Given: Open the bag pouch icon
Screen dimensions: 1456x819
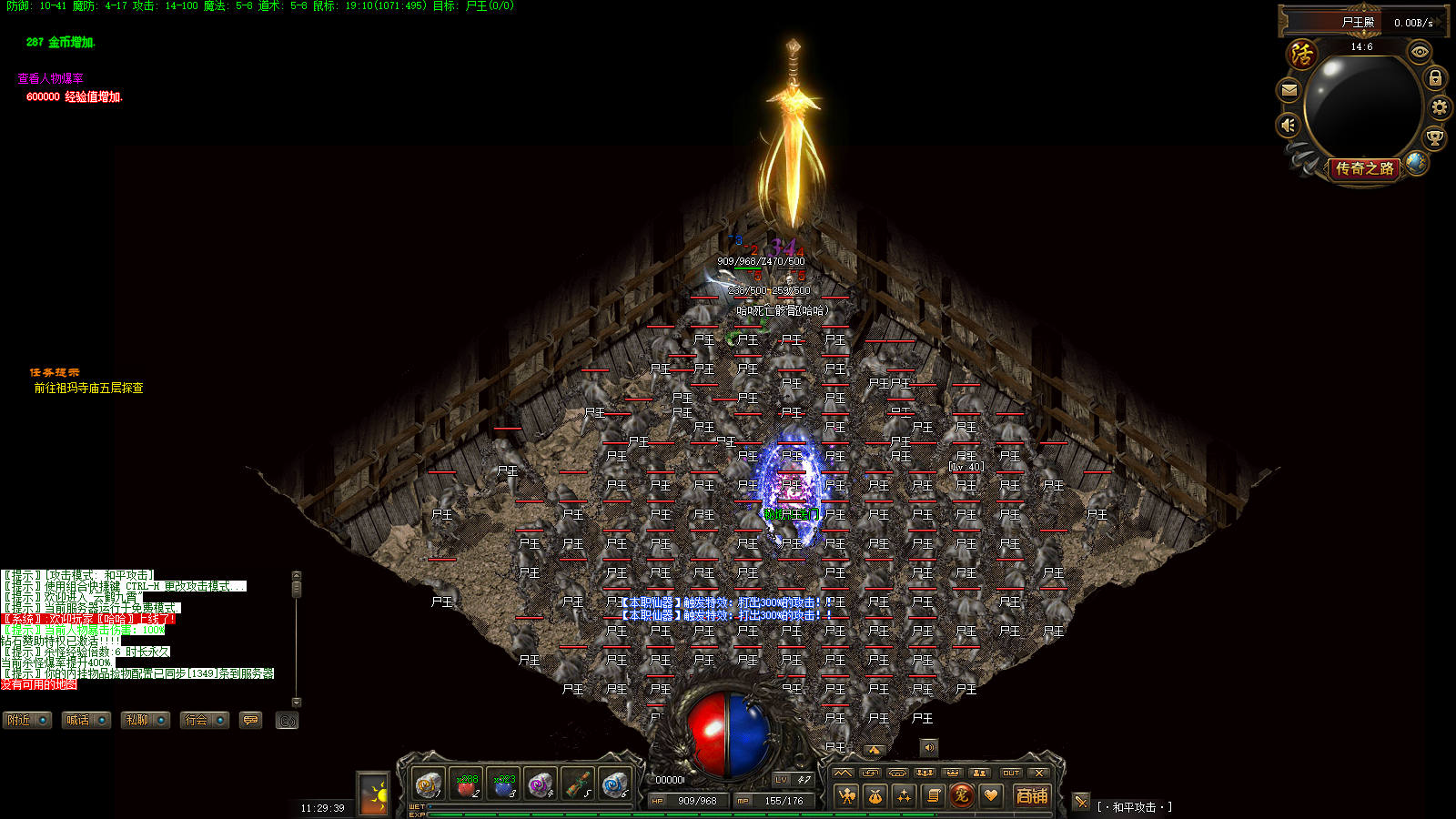Looking at the screenshot, I should pyautogui.click(x=875, y=796).
